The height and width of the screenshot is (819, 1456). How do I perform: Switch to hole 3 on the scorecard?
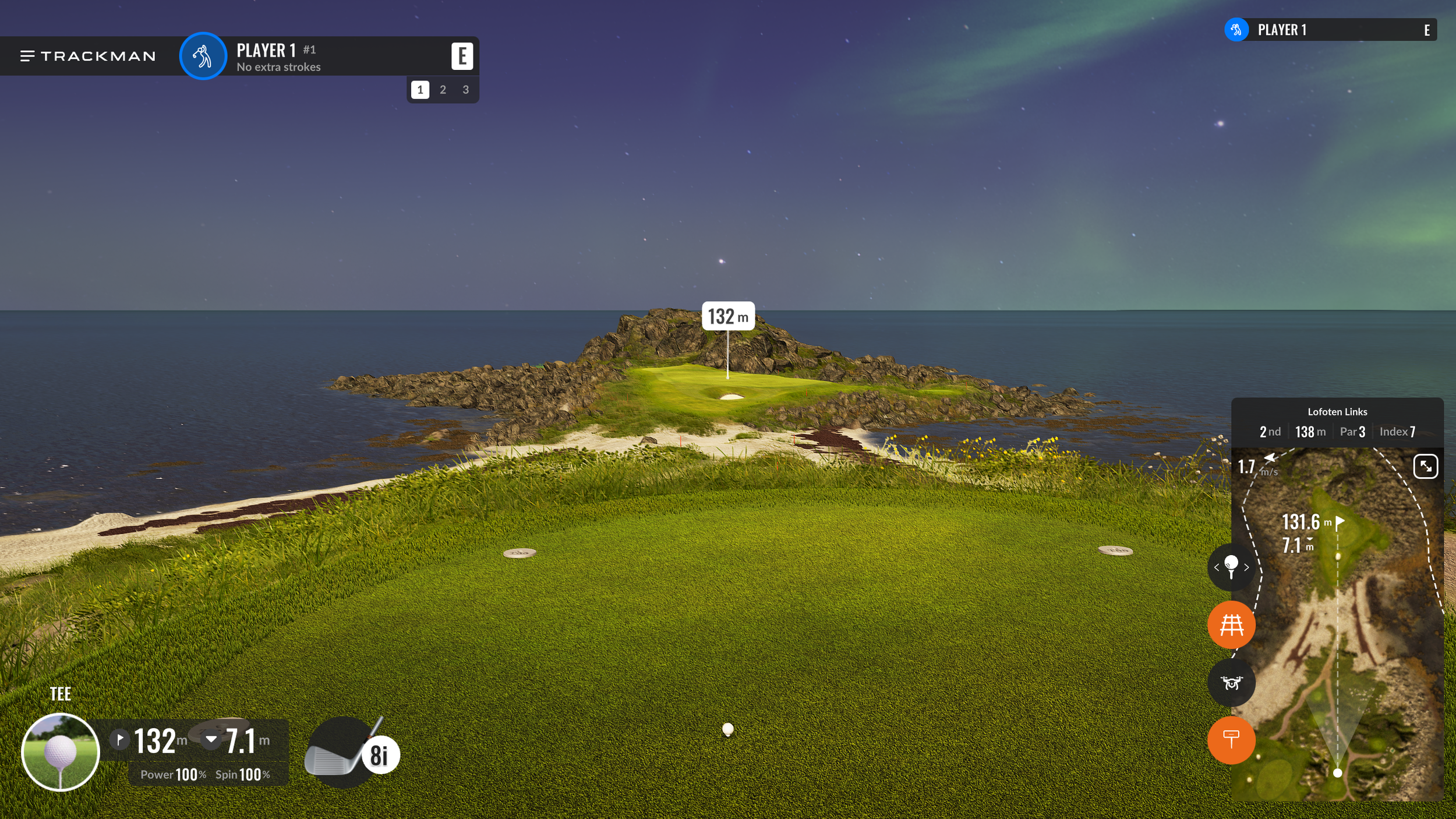pos(465,90)
